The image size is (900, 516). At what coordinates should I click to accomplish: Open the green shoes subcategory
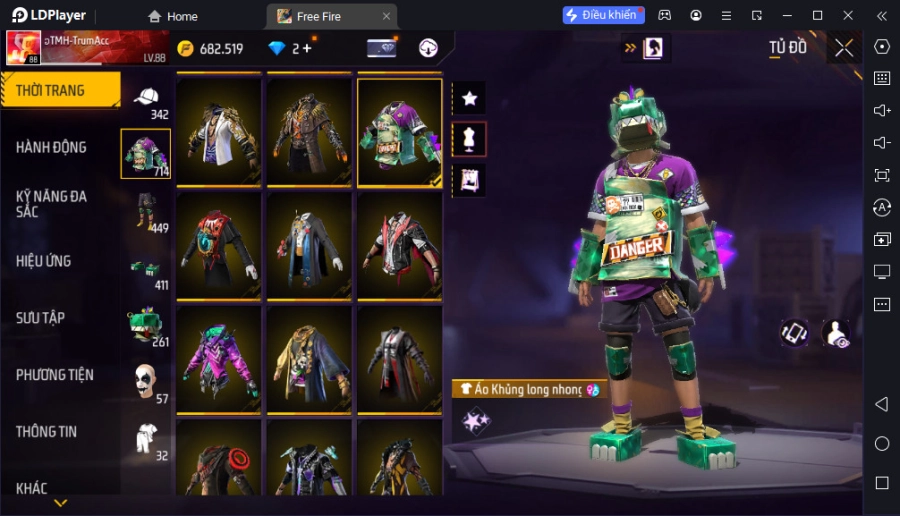(146, 269)
